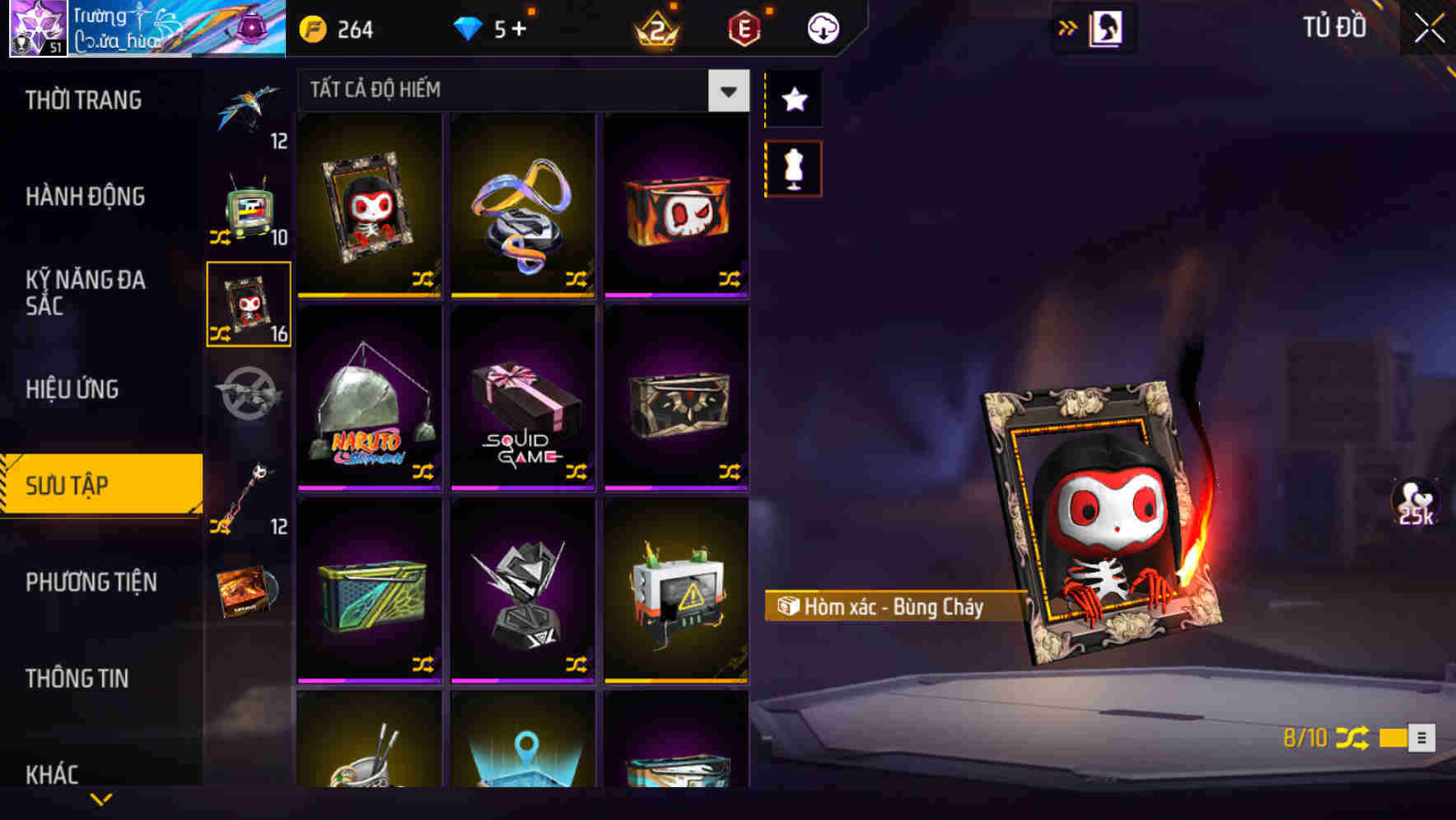This screenshot has height=820, width=1456.
Task: Open the PHƯƠNG TIỆN section
Action: coord(91,582)
